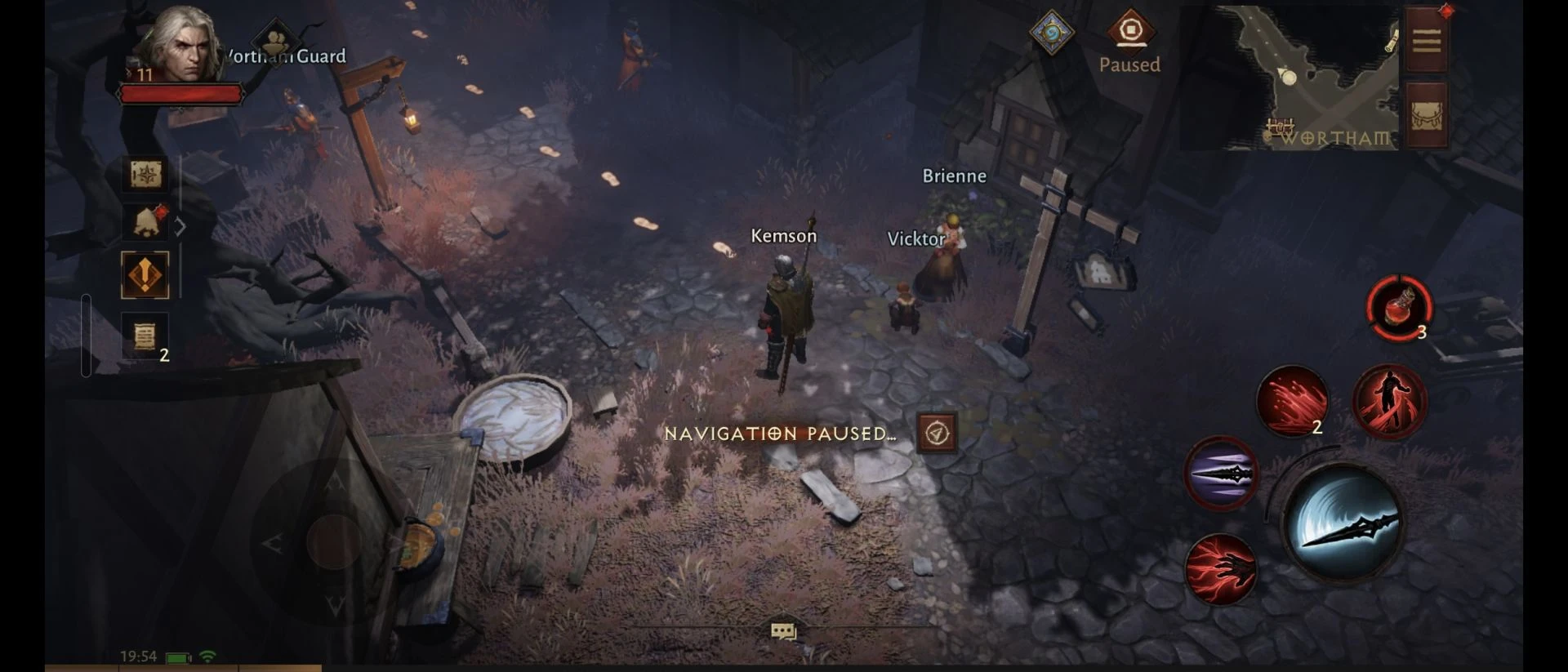Screen dimensions: 1568x672
Task: Select the blue diamond globe icon
Action: [1051, 33]
